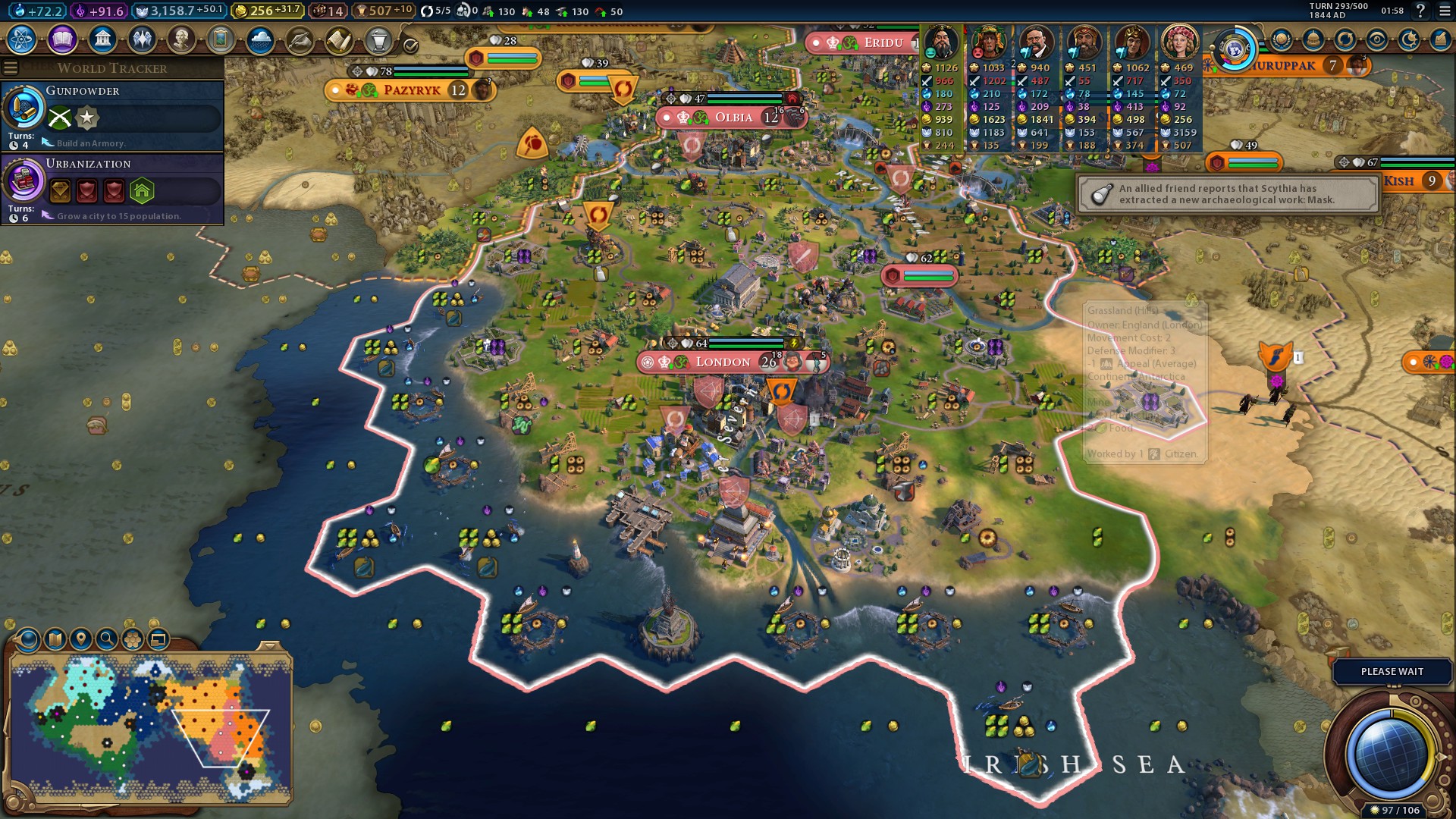Click the minimap world overview

[x=150, y=728]
